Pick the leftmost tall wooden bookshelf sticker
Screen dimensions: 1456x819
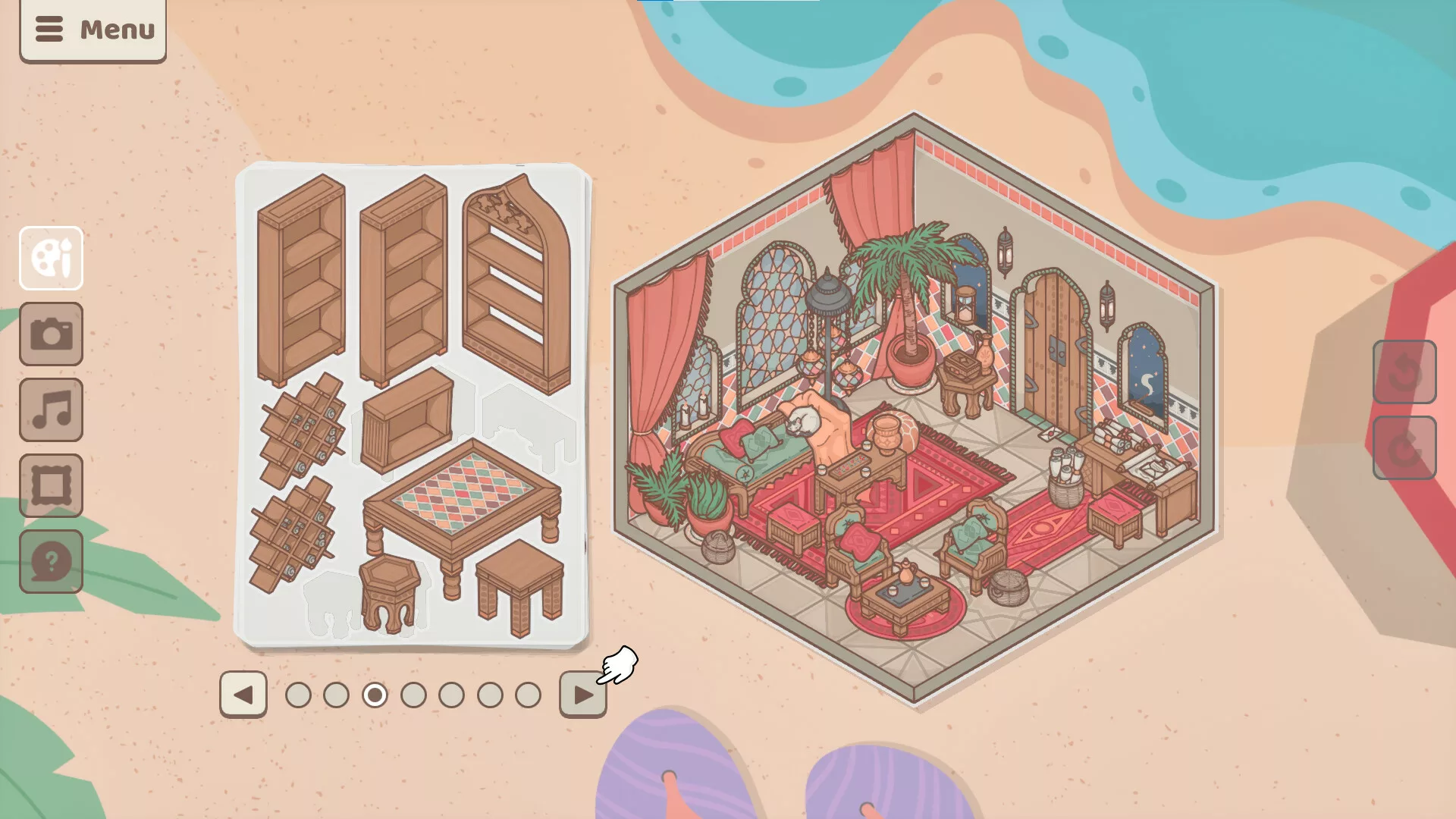tap(301, 281)
